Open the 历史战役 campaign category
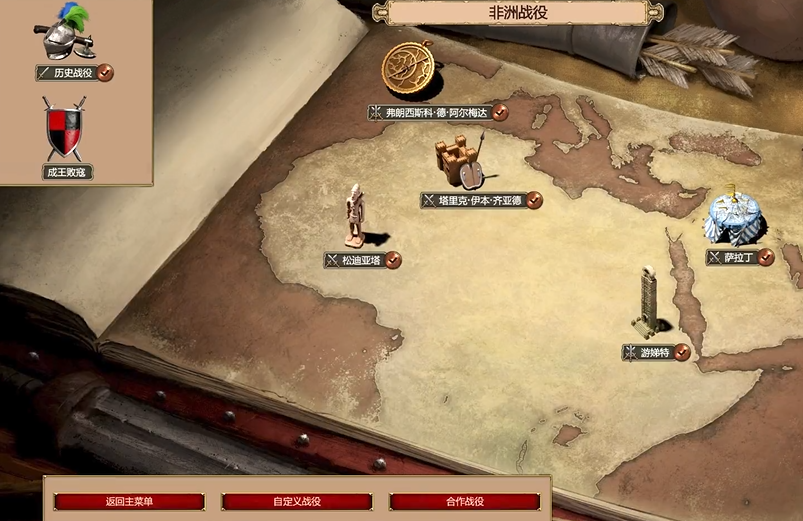This screenshot has width=803, height=521. (75, 72)
